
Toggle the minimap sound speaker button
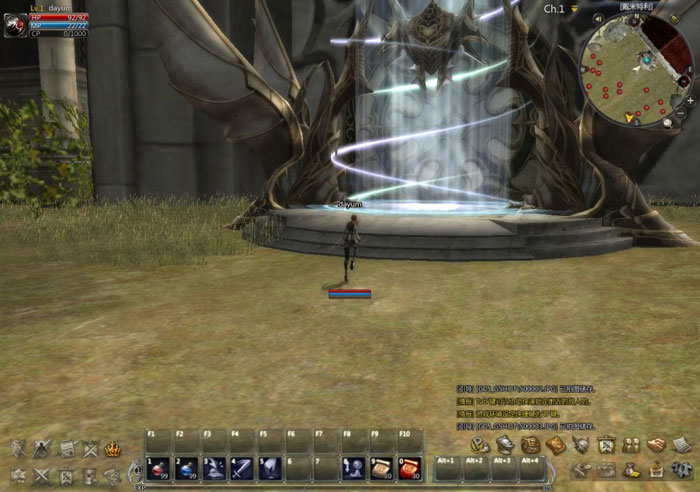point(600,21)
